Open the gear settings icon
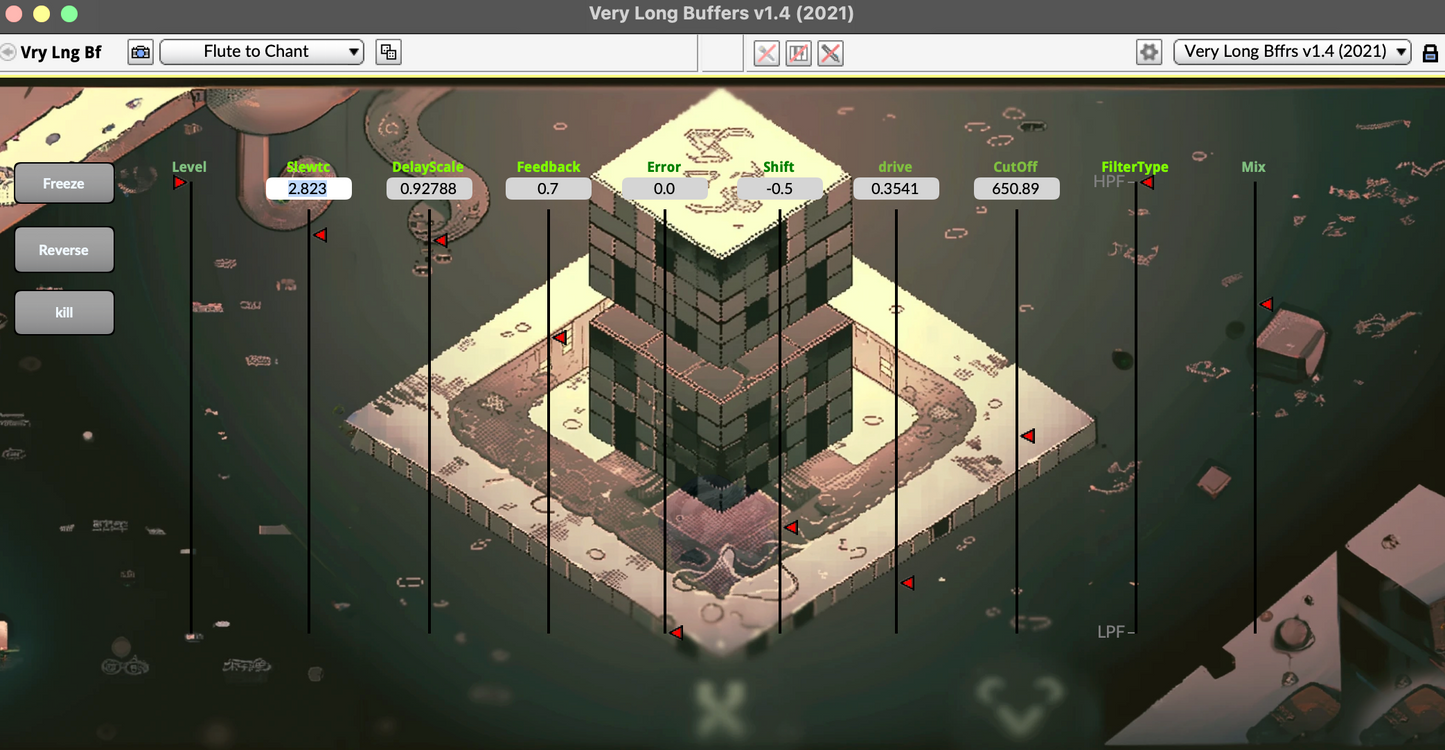 (1149, 52)
